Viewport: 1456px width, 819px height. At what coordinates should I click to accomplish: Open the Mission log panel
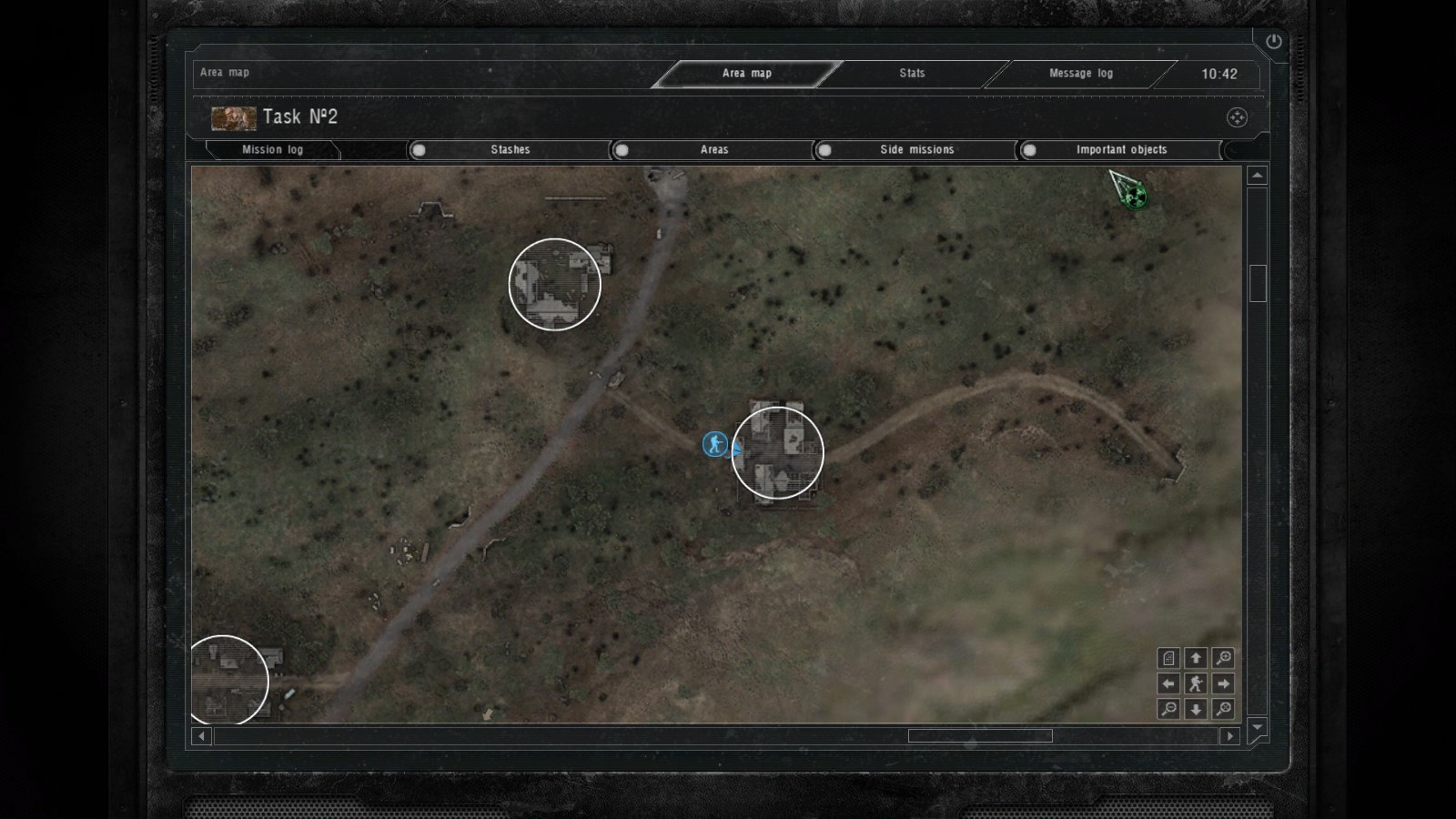[272, 149]
